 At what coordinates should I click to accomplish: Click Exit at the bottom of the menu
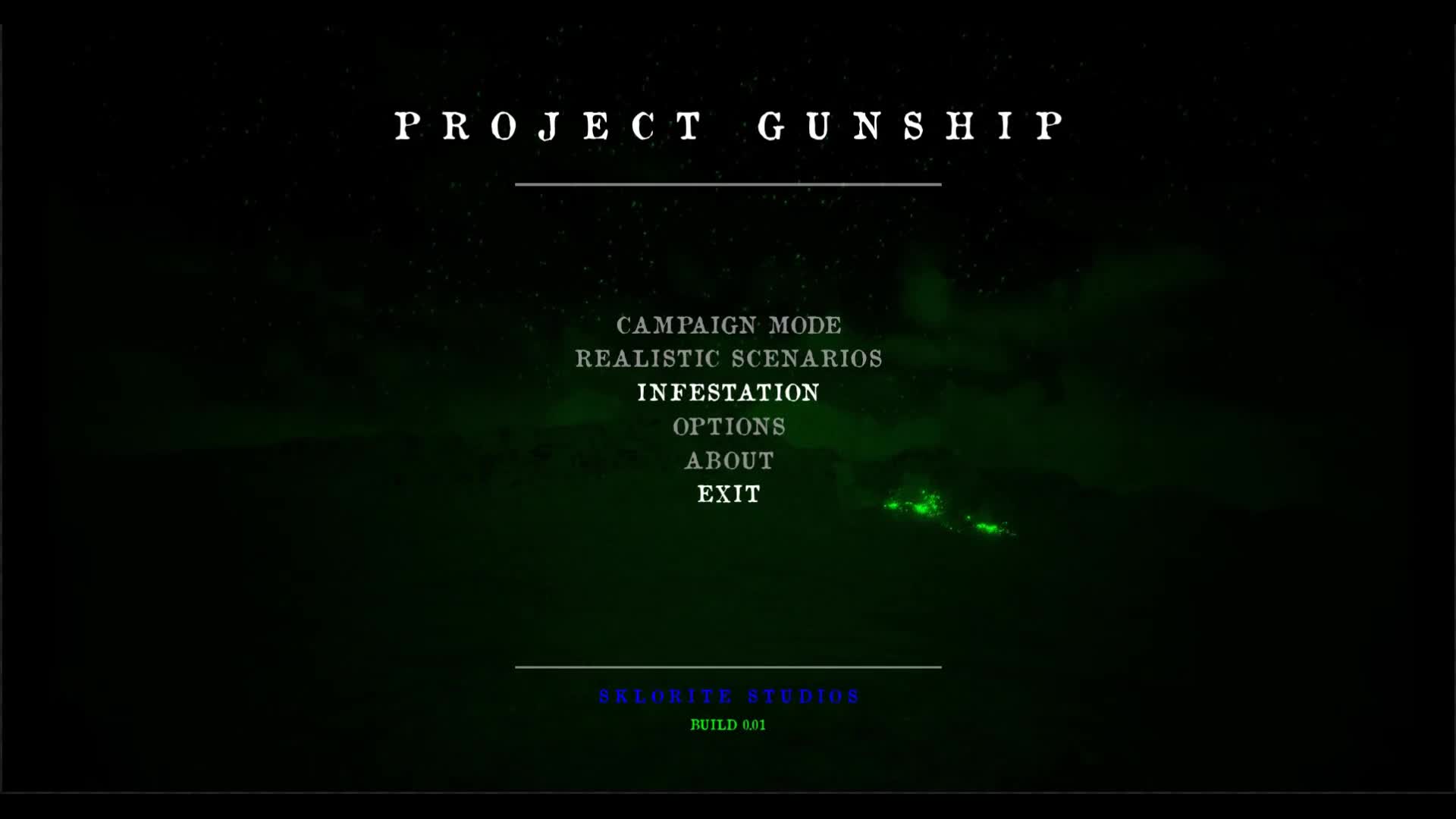click(728, 494)
